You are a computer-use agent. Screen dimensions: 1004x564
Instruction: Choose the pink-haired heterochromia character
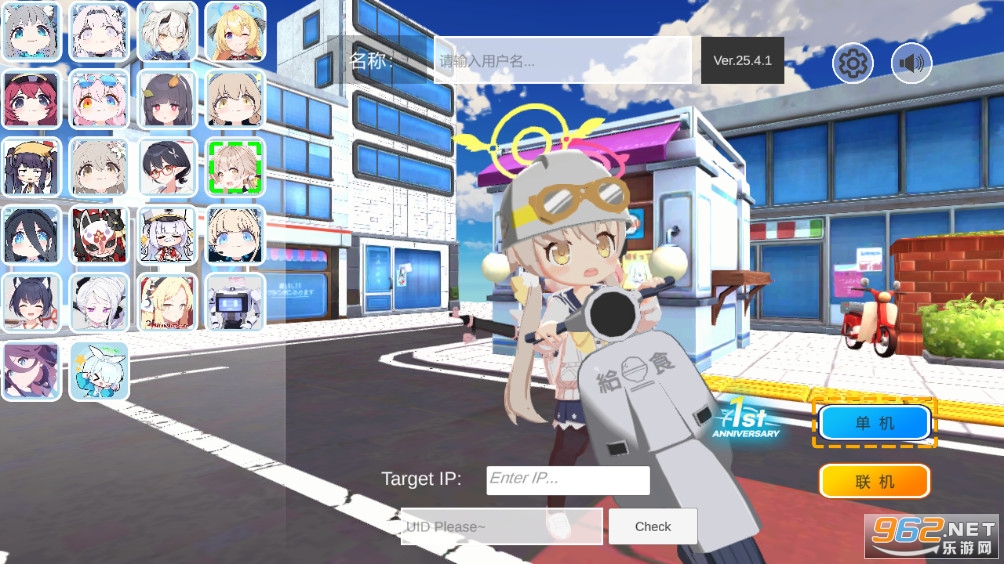[x=99, y=98]
